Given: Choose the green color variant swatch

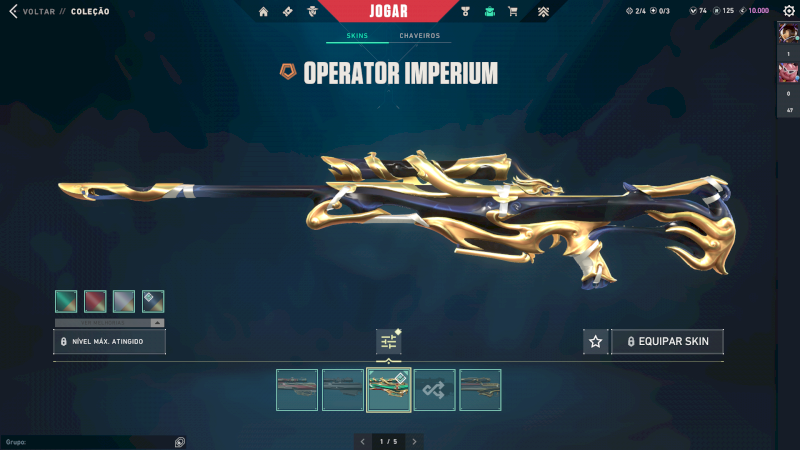Looking at the screenshot, I should pos(66,301).
